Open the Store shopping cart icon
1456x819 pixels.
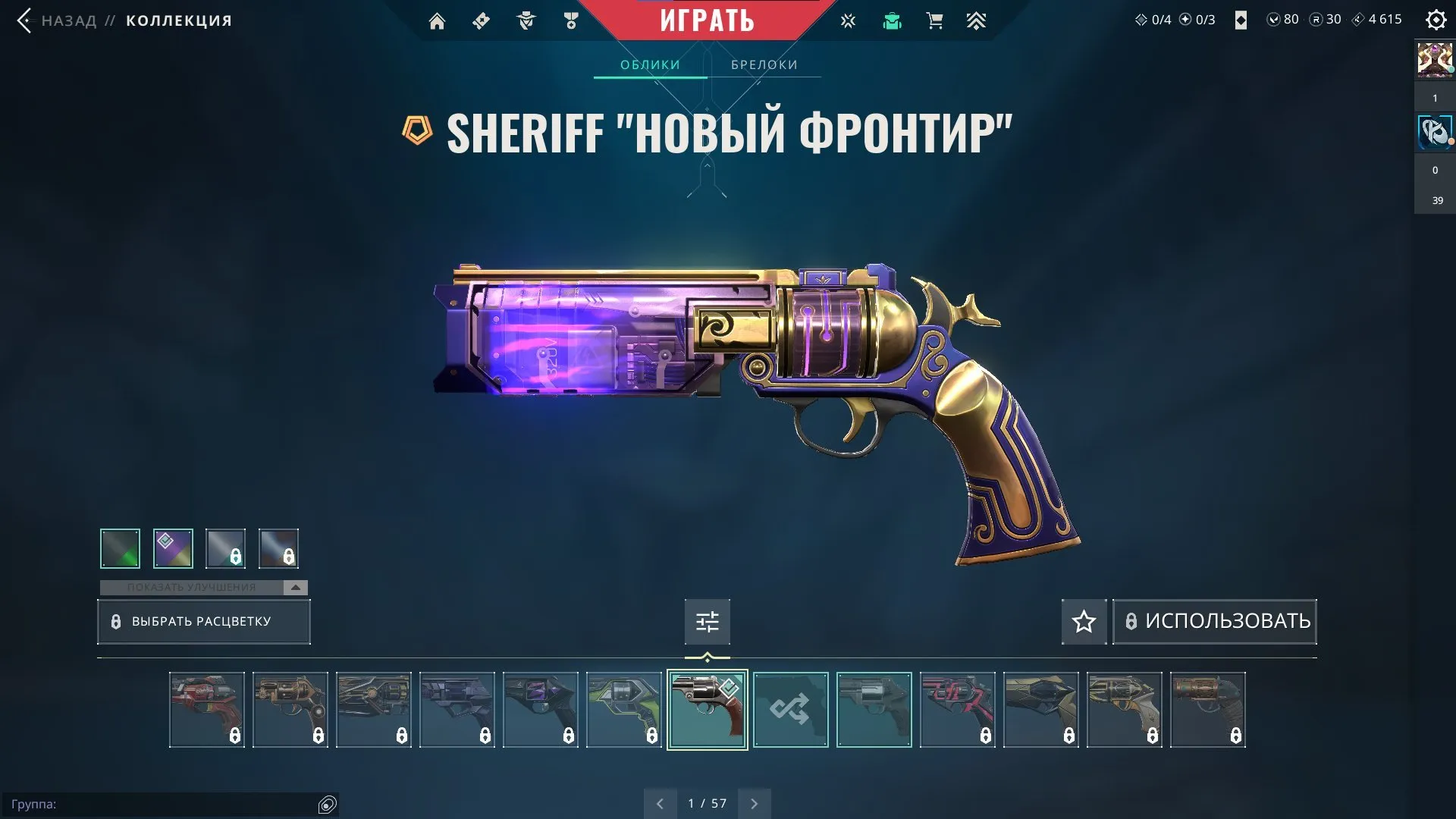(x=934, y=20)
